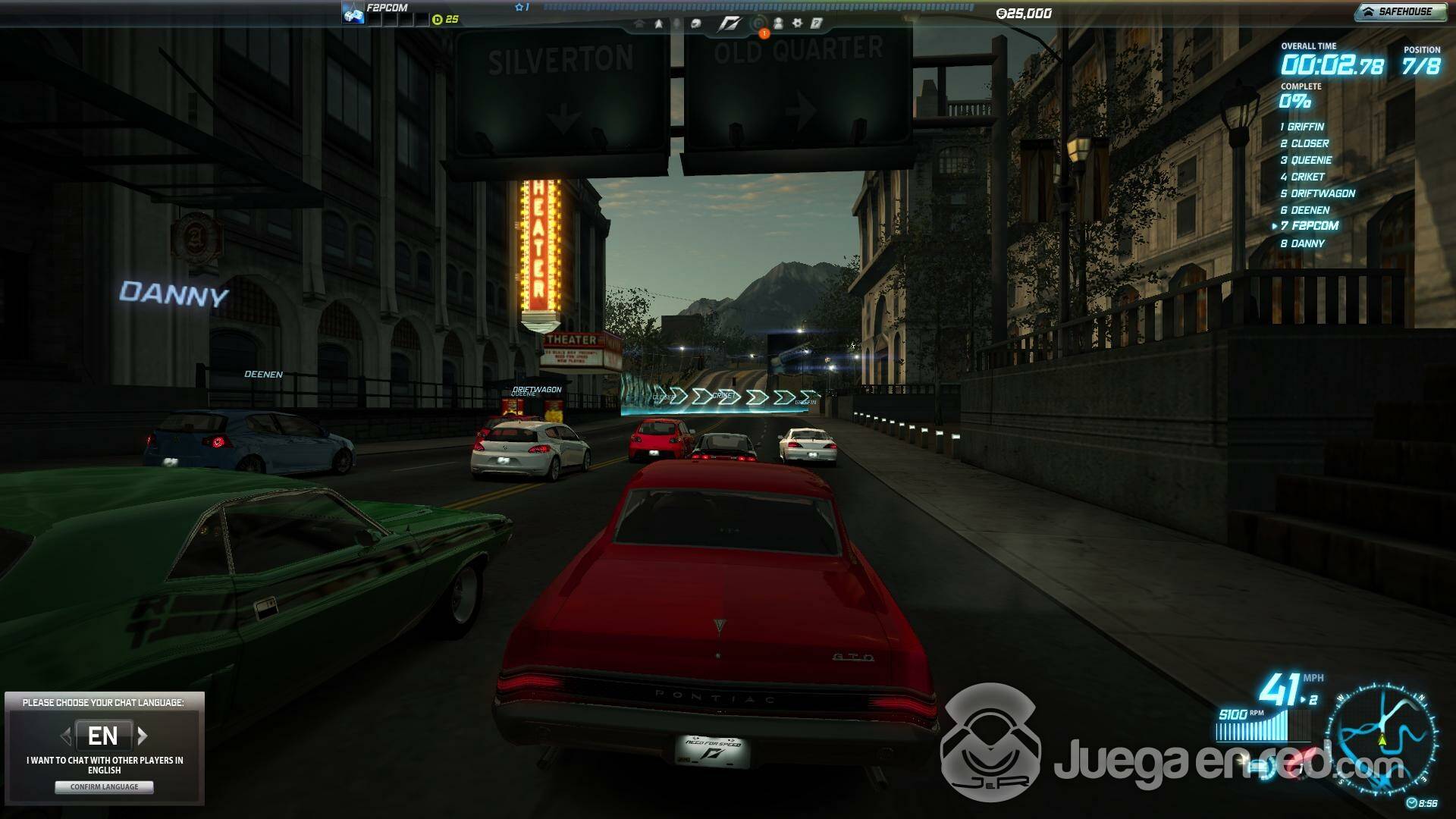Click the F2PCOM player avatar
The height and width of the screenshot is (819, 1456).
(x=353, y=14)
